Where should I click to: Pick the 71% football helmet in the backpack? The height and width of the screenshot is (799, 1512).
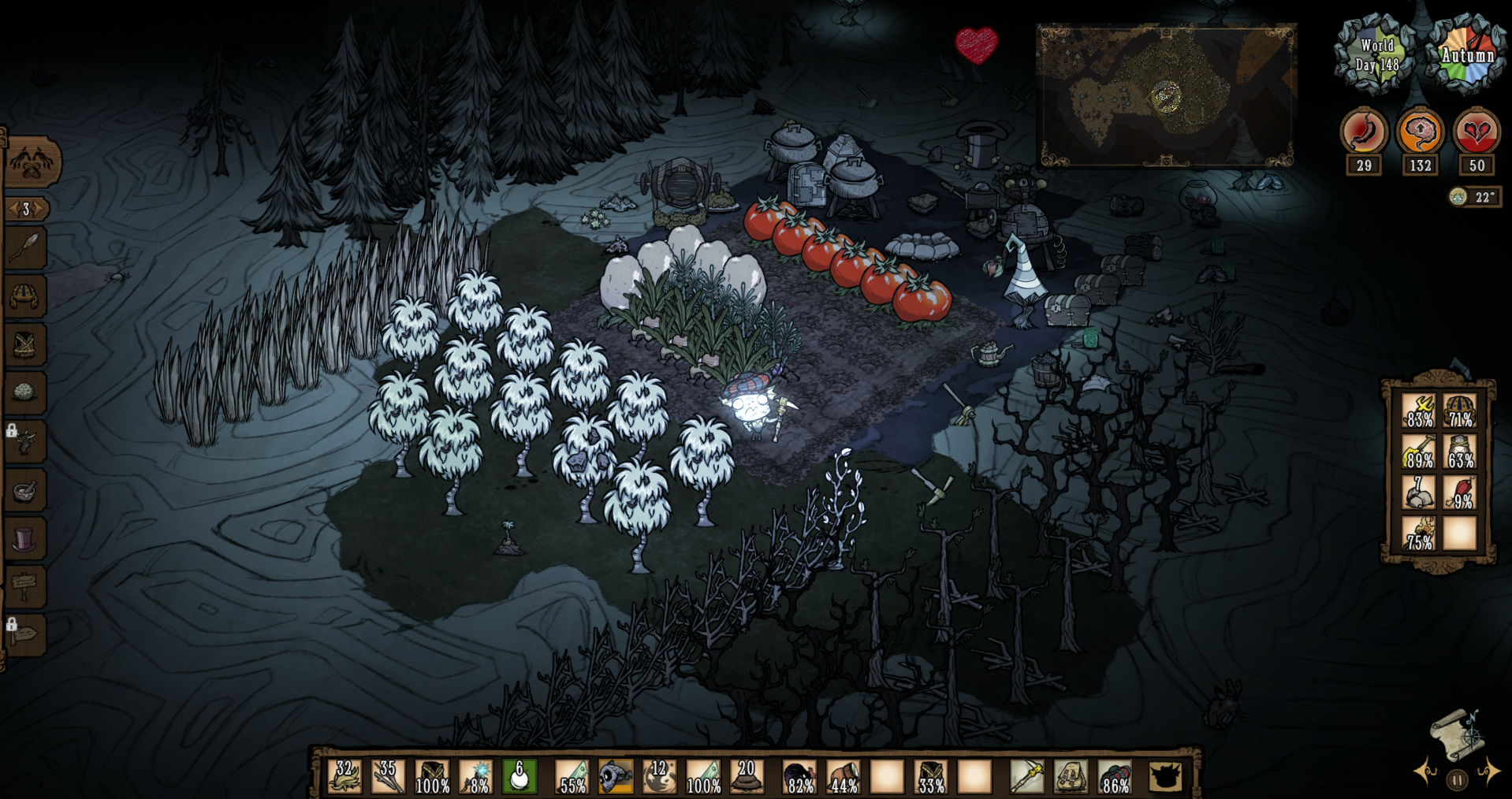[x=1459, y=411]
